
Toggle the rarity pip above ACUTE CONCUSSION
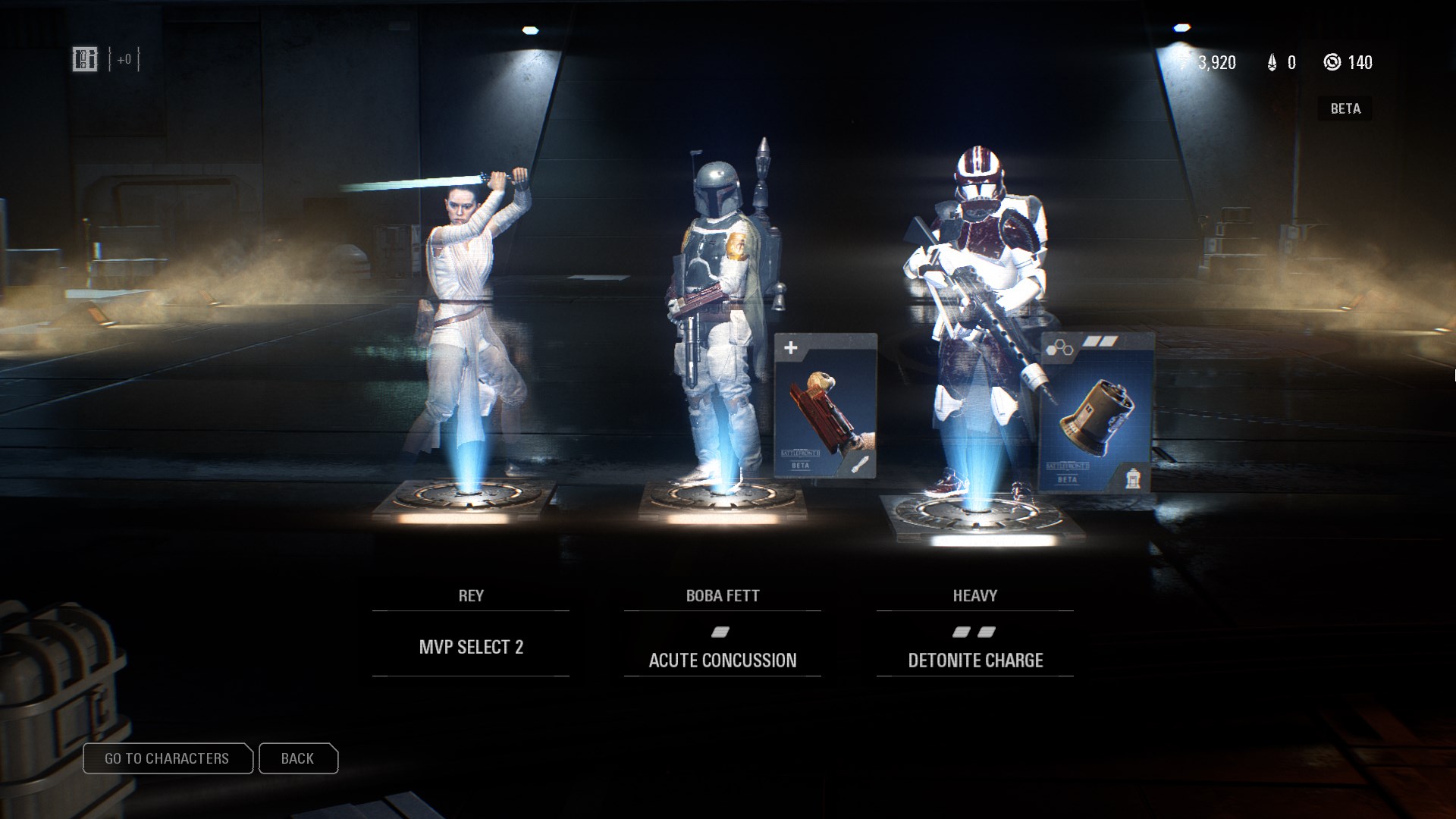point(721,631)
